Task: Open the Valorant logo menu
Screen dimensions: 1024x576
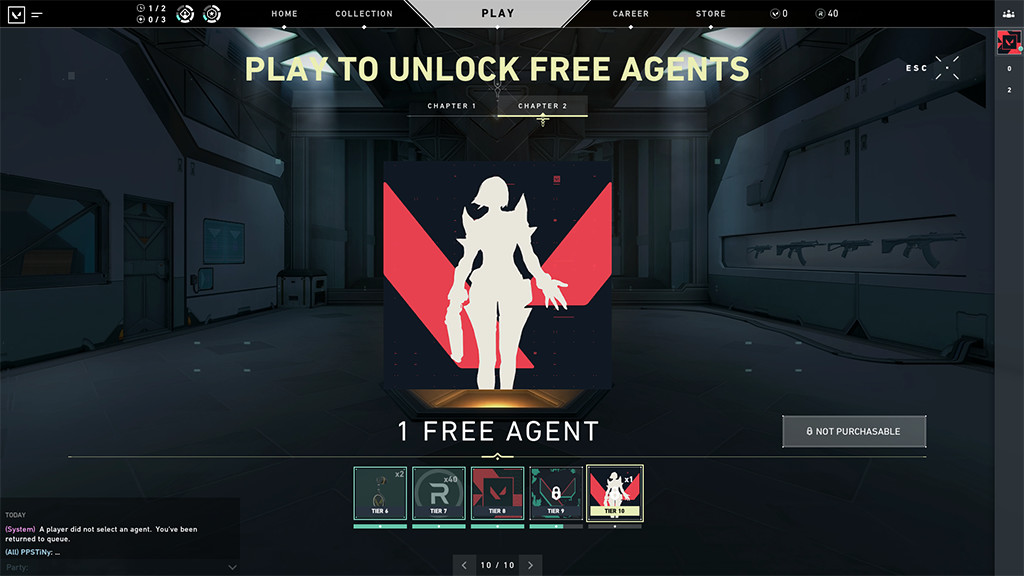Action: [16, 14]
